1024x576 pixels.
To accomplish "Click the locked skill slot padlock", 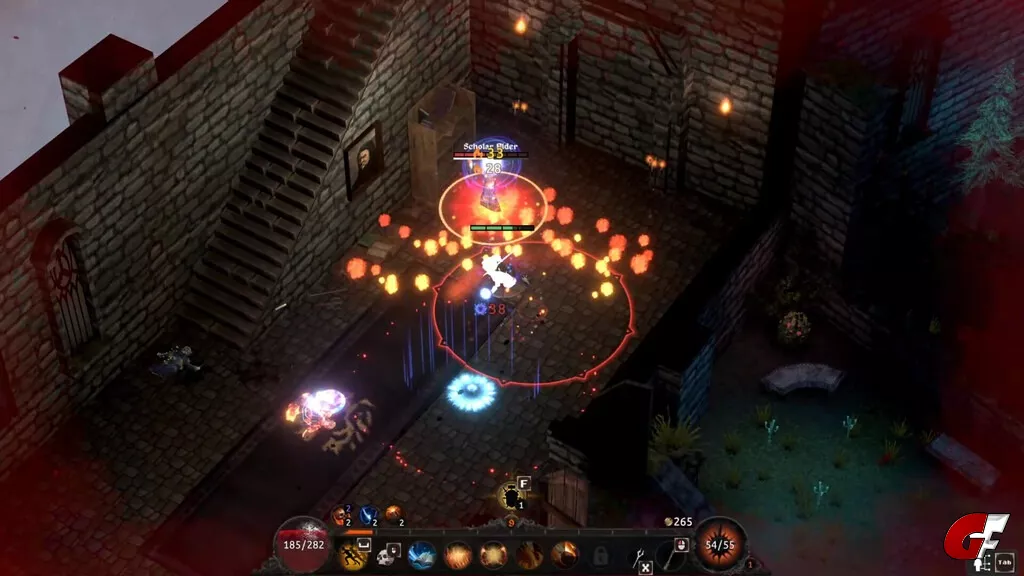I will pos(600,554).
